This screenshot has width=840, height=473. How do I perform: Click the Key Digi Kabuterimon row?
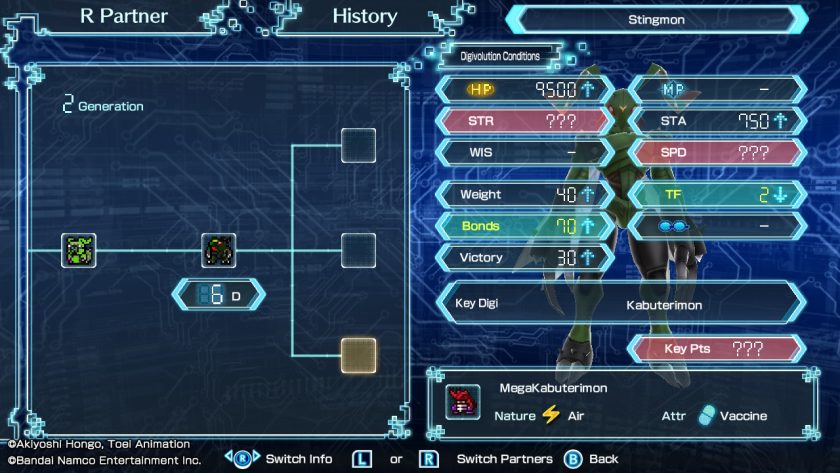tap(620, 302)
